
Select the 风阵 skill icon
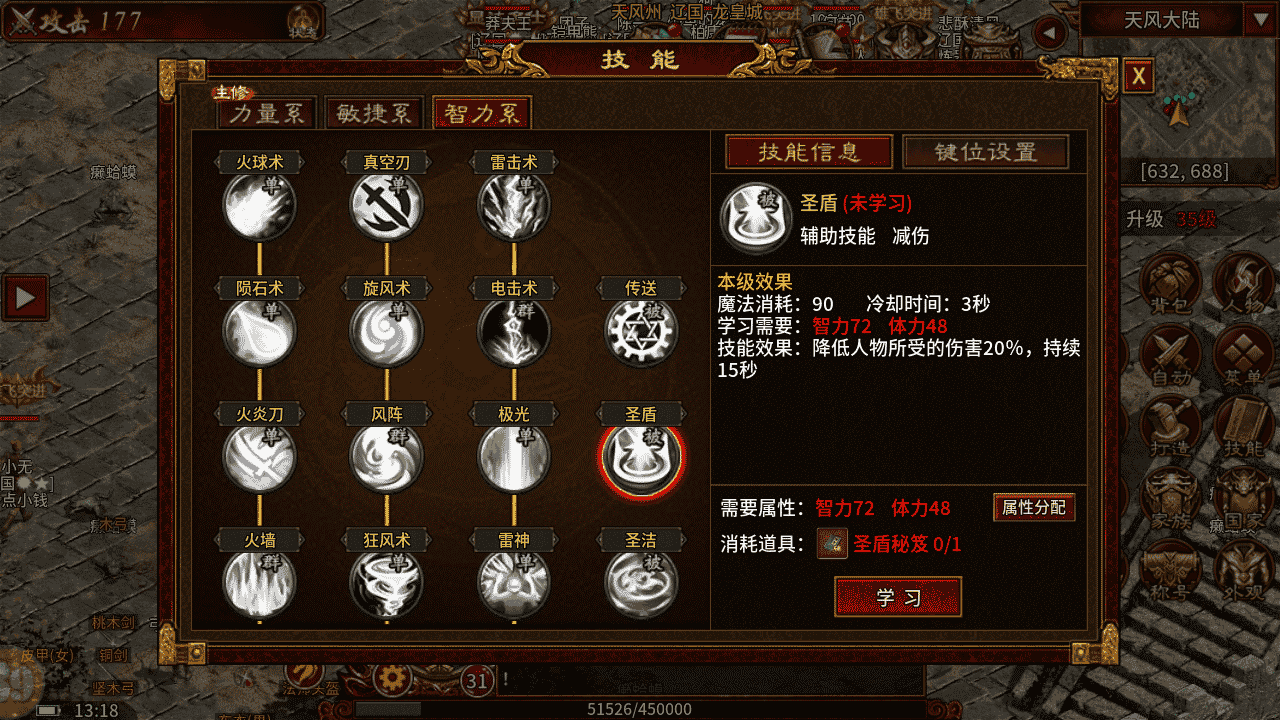click(x=386, y=458)
